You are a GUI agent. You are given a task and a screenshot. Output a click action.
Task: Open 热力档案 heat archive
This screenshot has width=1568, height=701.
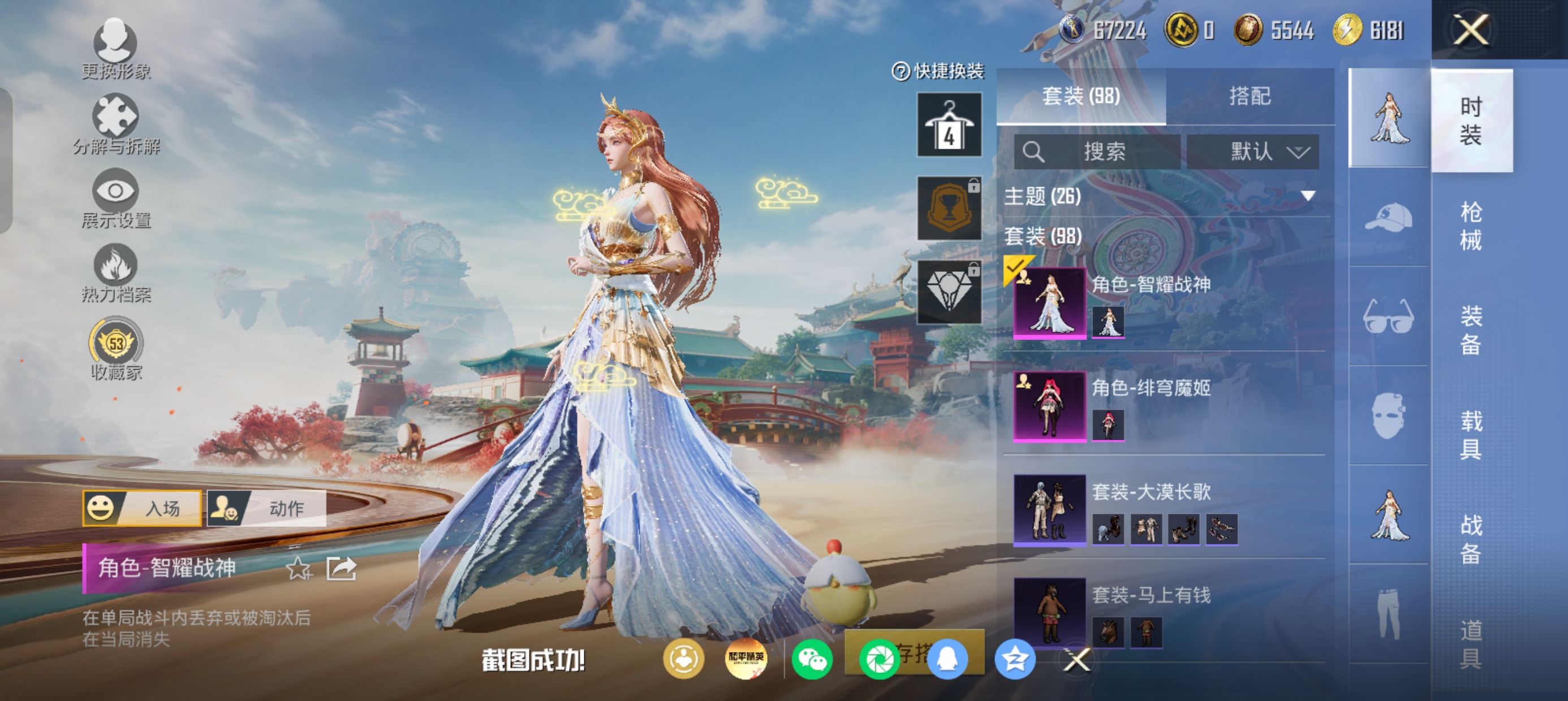115,272
